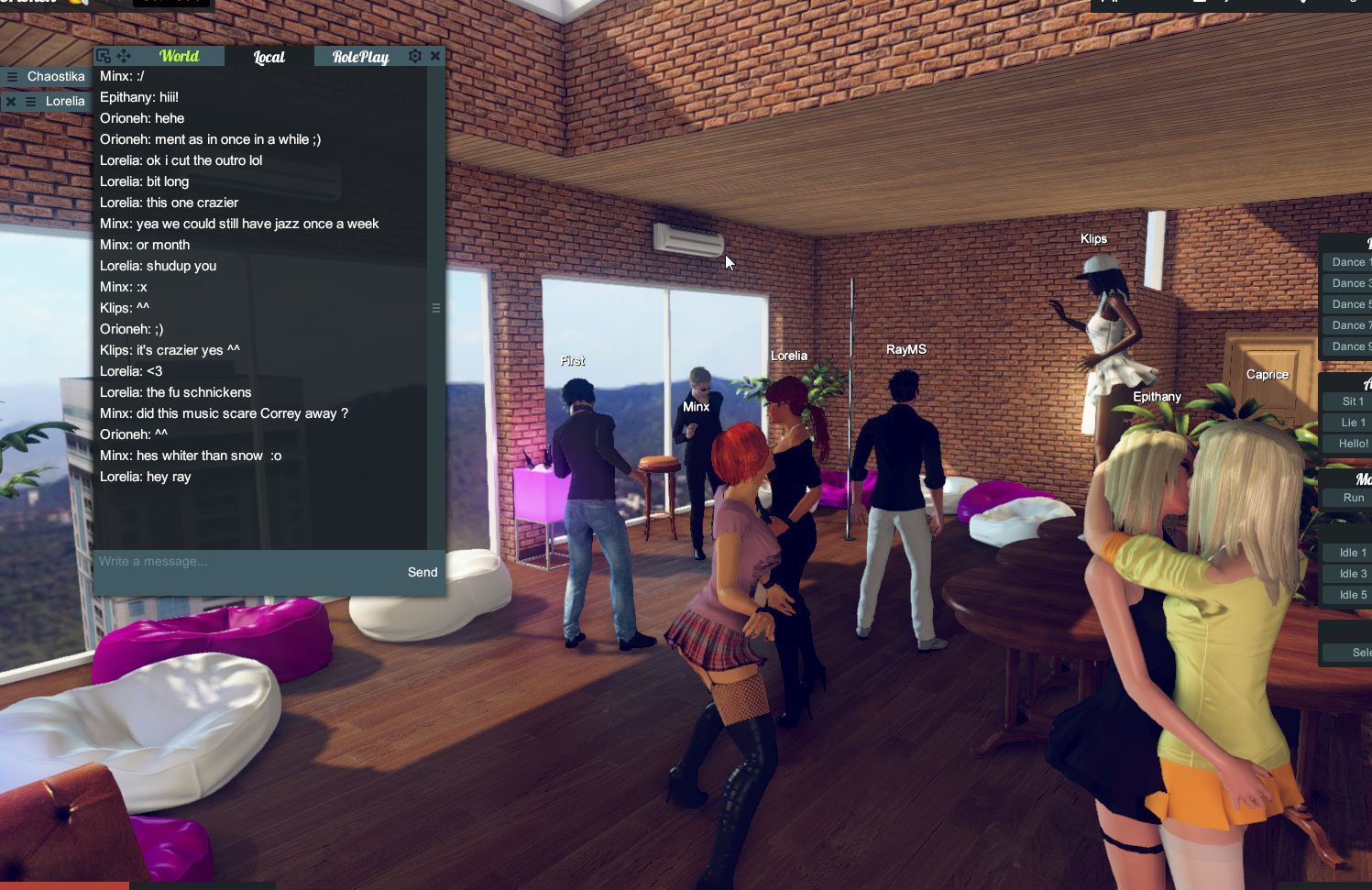Switch to the Local chat tab
Viewport: 1372px width, 890px height.
pyautogui.click(x=268, y=57)
